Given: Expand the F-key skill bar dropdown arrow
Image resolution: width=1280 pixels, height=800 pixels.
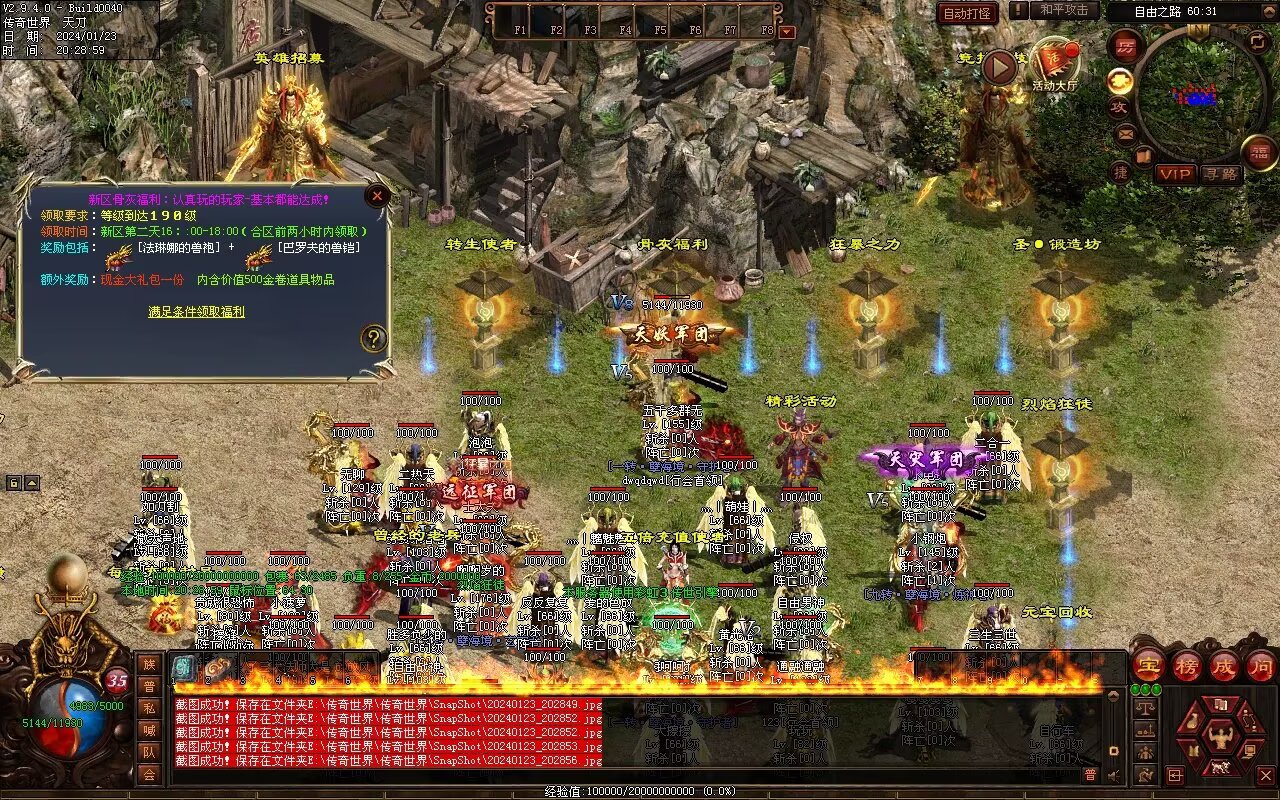Looking at the screenshot, I should point(787,31).
